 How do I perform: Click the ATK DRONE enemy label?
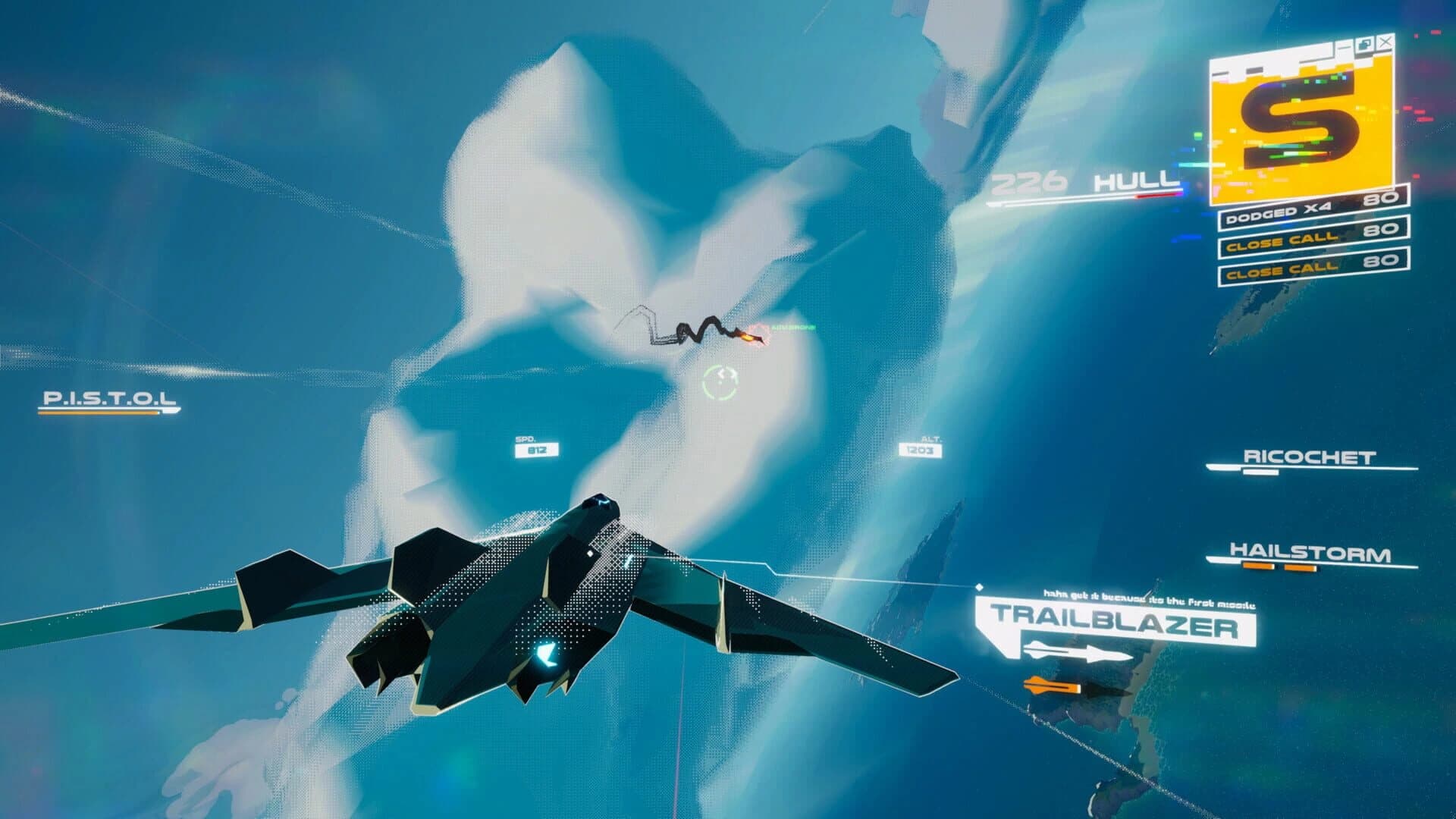[x=792, y=325]
